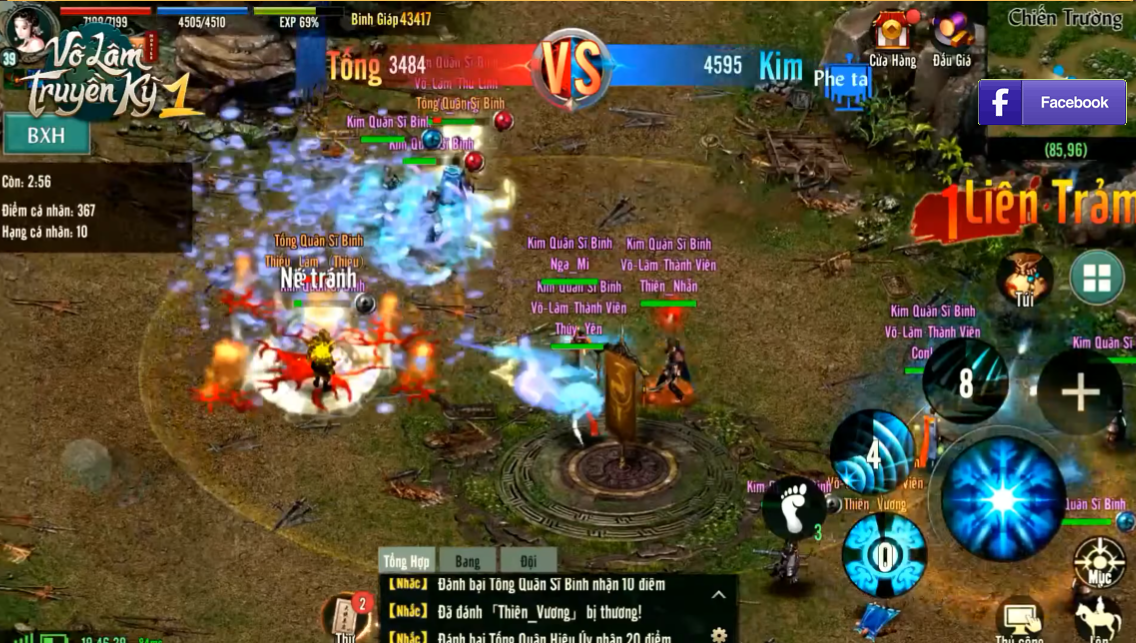Screen dimensions: 1136x643
Task: Toggle the horse mount button
Action: (1097, 618)
